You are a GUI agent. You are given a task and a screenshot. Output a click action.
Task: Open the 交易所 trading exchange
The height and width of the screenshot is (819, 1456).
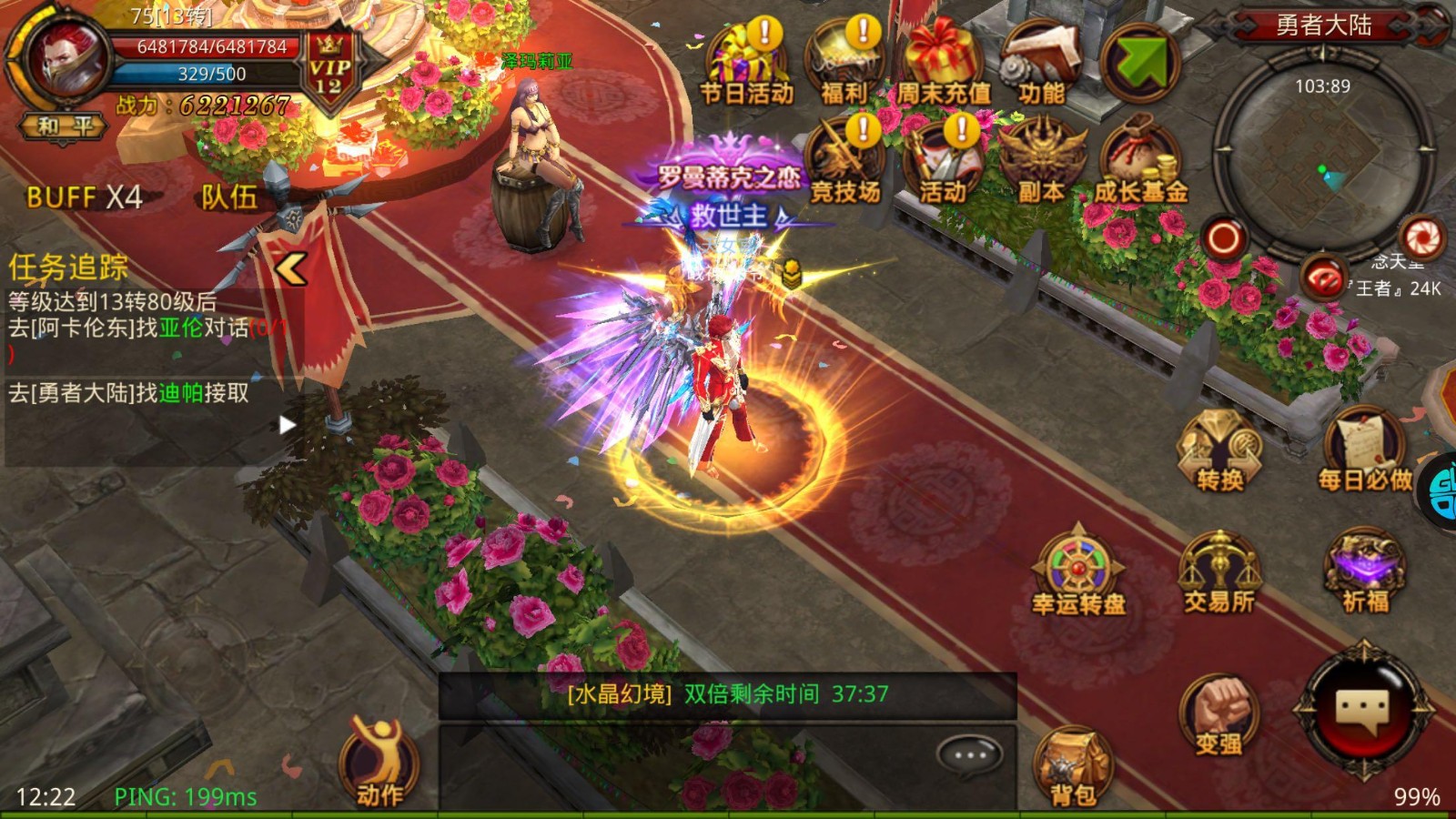[x=1219, y=573]
